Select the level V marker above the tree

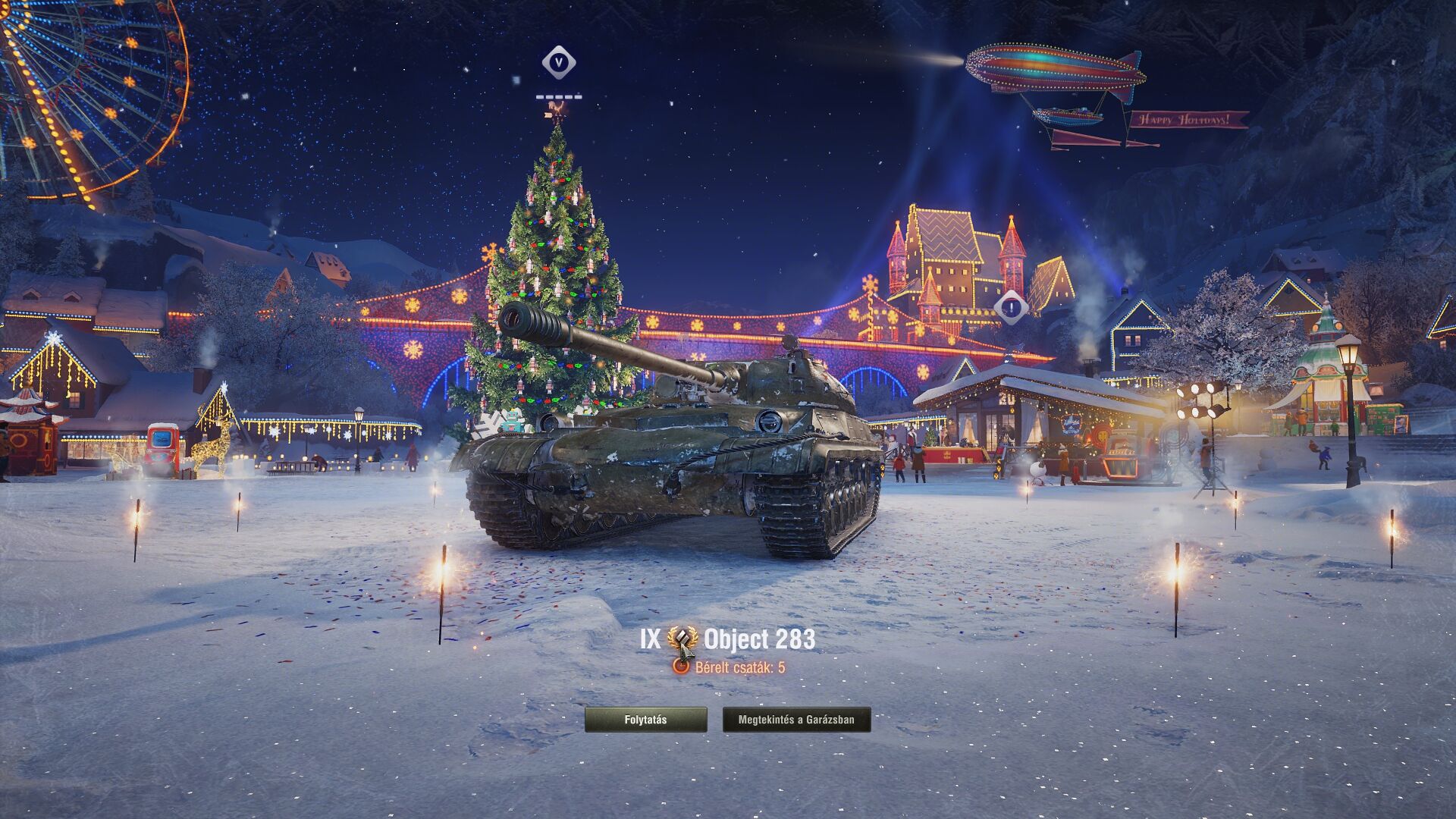(x=559, y=62)
